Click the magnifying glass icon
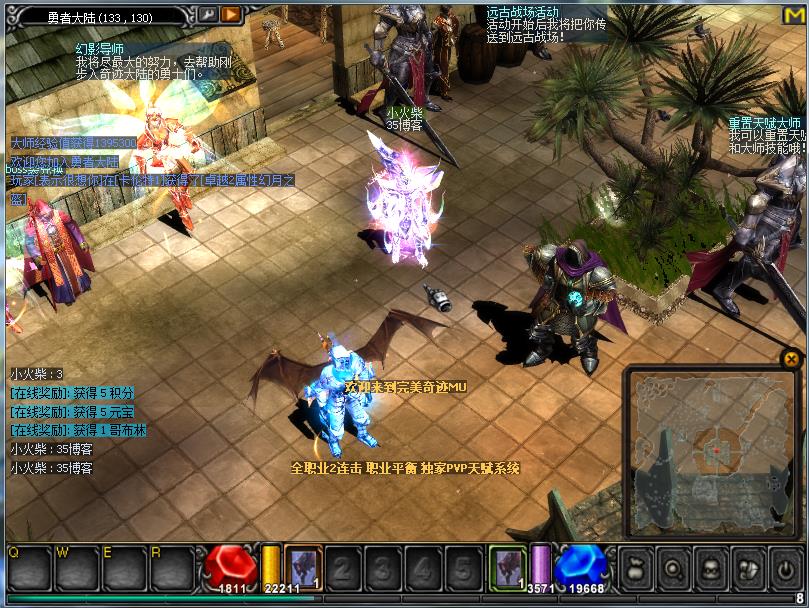Image resolution: width=809 pixels, height=608 pixels. tap(675, 568)
